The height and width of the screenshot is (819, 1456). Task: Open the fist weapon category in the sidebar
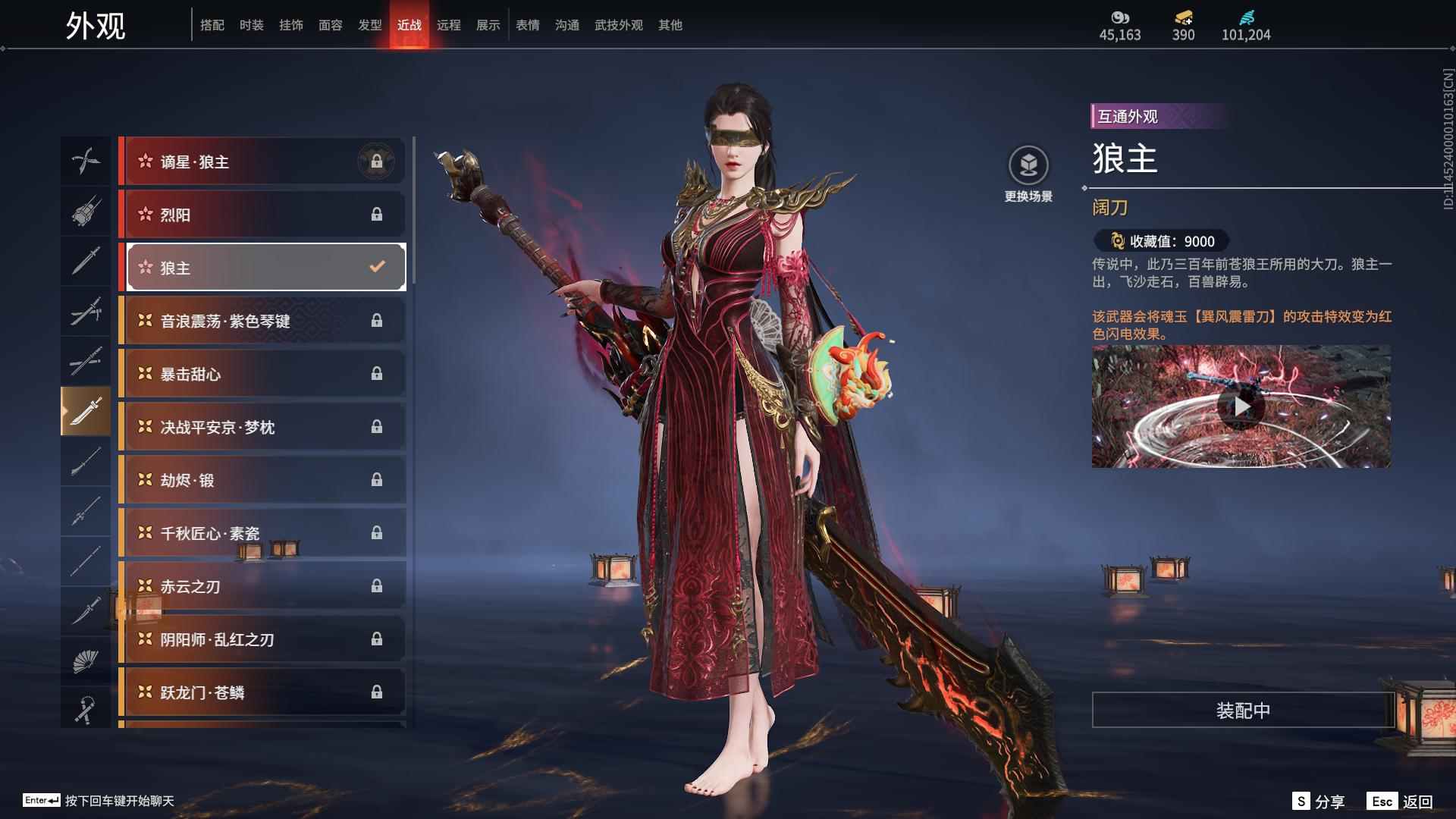tap(86, 212)
